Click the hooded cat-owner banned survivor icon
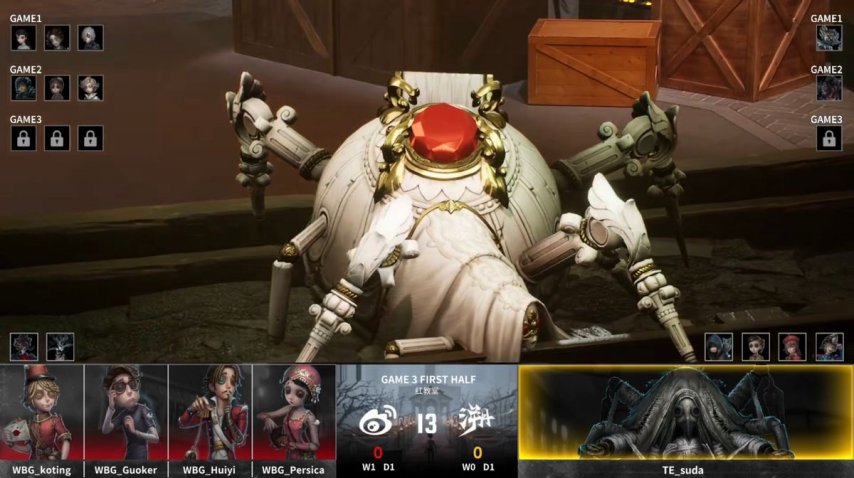The height and width of the screenshot is (478, 854). [x=719, y=347]
